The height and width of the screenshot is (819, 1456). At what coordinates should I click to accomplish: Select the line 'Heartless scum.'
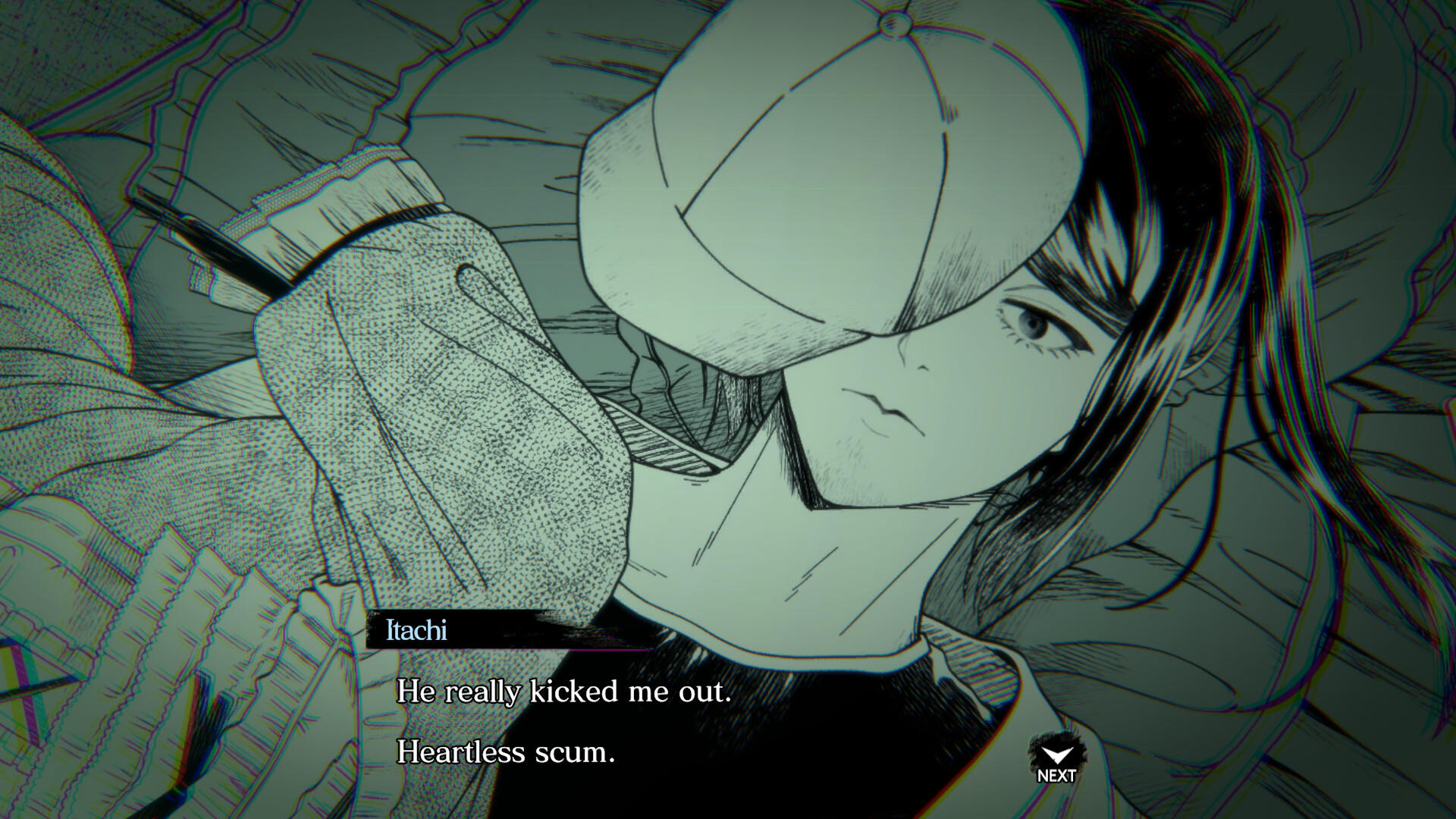tap(504, 753)
